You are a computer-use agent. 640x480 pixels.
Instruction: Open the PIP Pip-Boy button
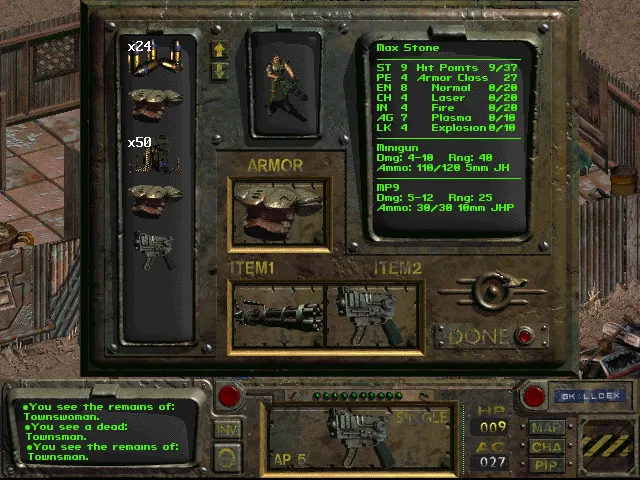click(x=547, y=465)
